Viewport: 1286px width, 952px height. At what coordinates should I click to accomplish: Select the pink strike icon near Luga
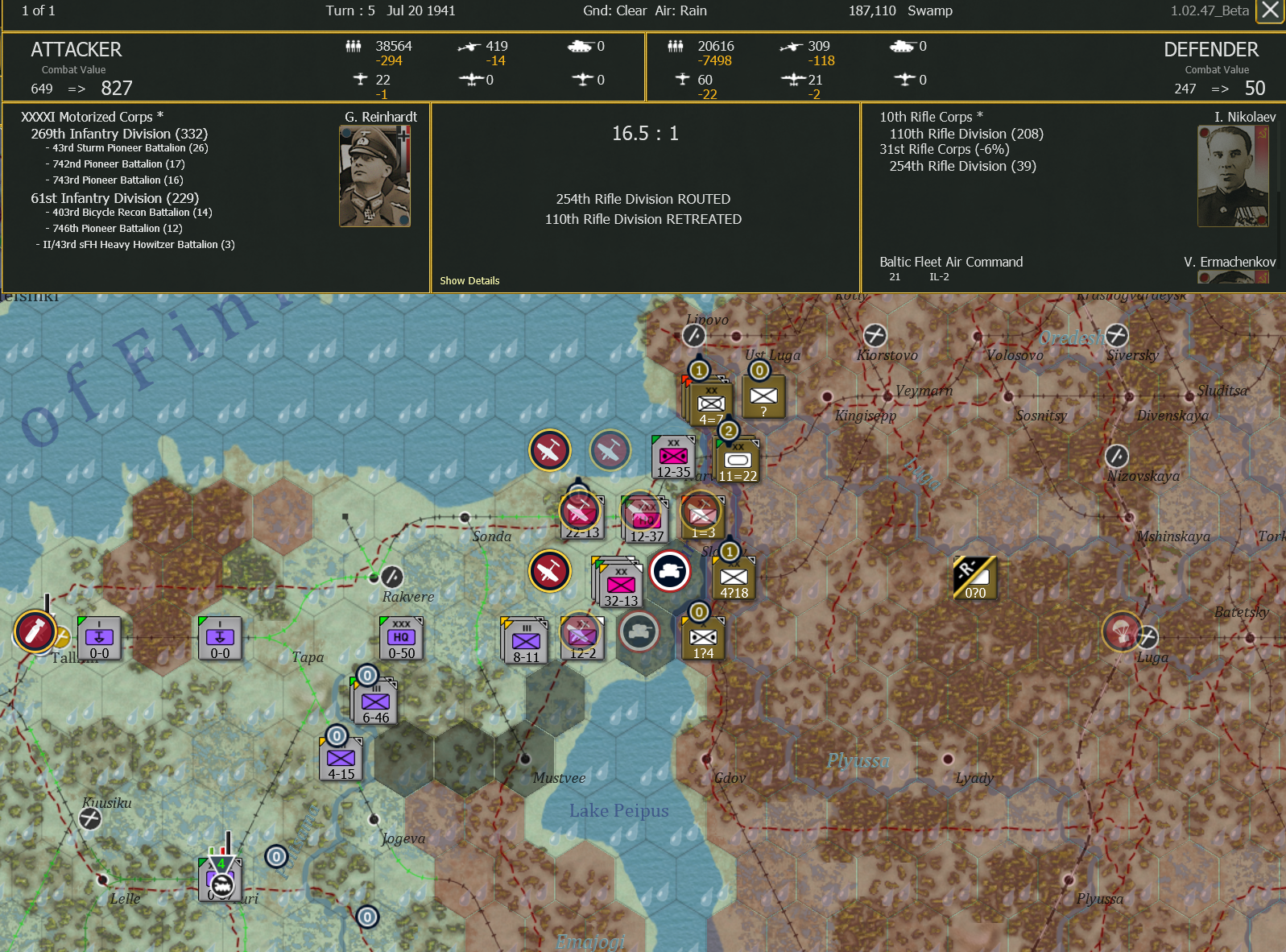[x=1122, y=632]
